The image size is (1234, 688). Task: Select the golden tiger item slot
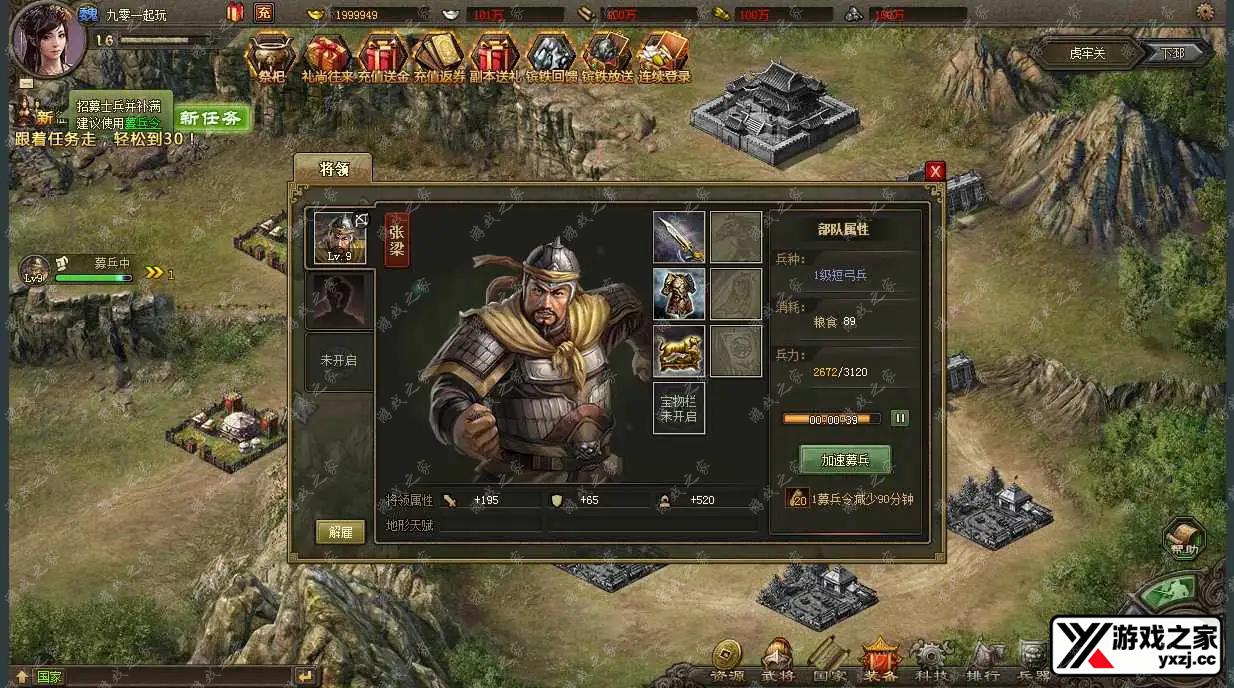(679, 351)
